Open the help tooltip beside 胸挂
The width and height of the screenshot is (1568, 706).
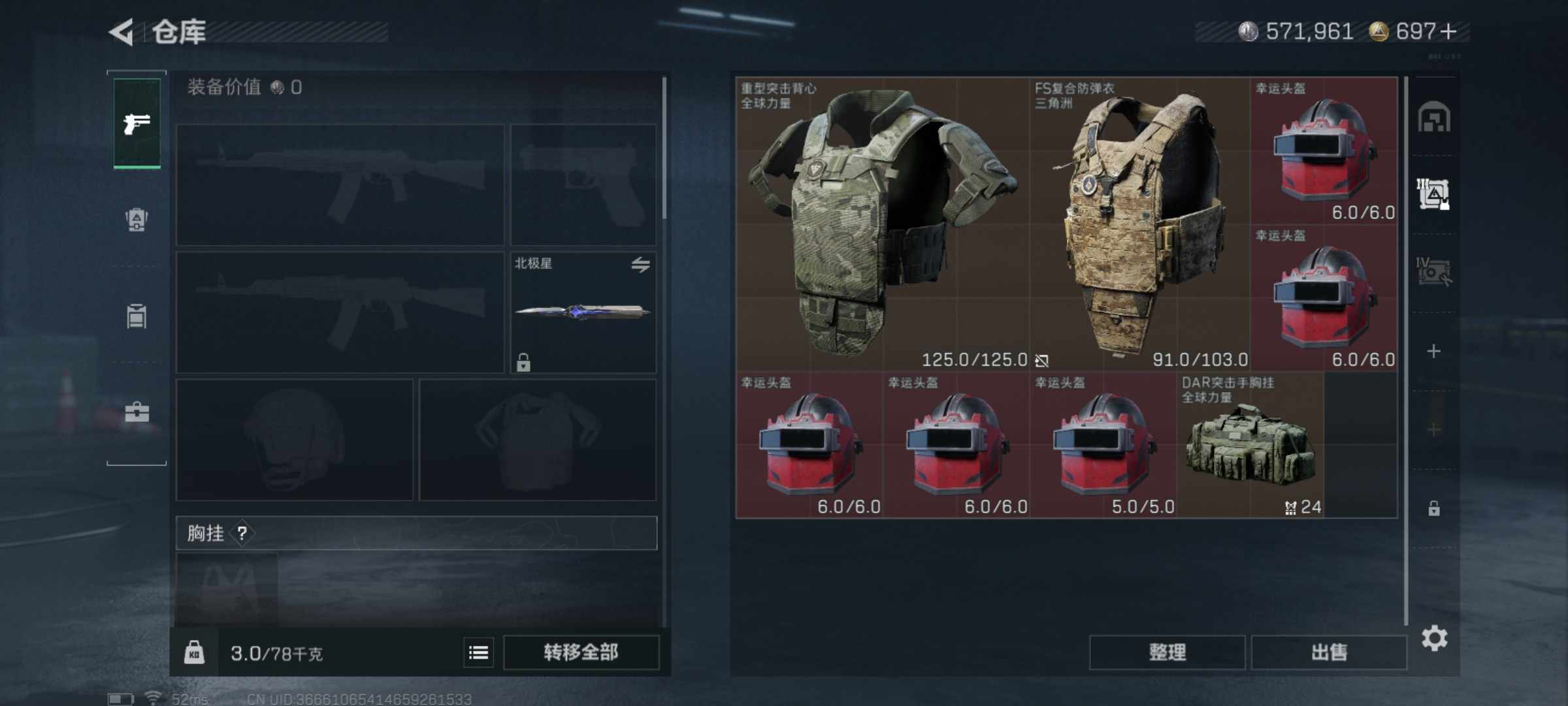click(243, 533)
